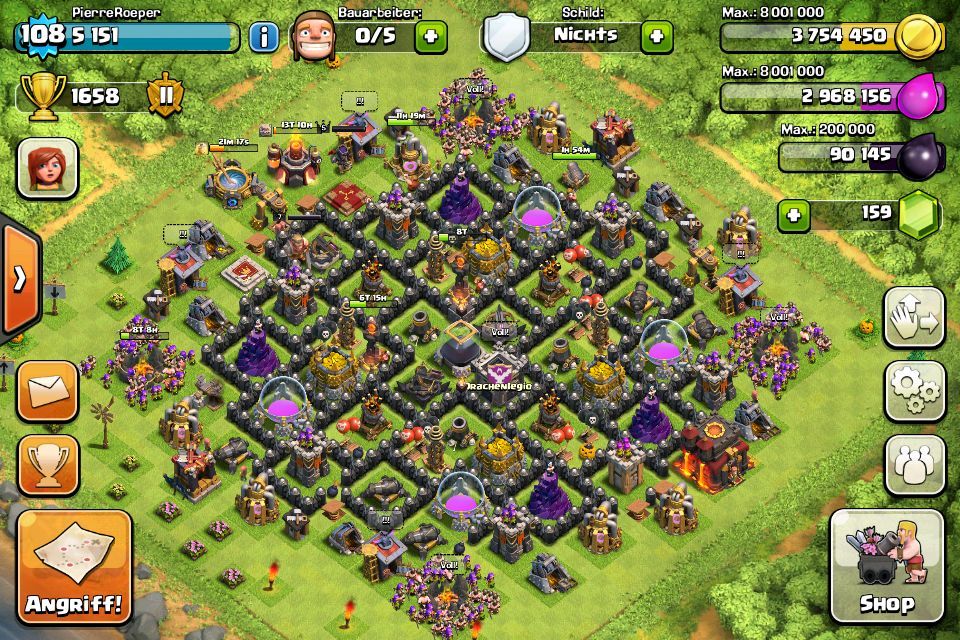Image resolution: width=960 pixels, height=640 pixels.
Task: Open the blue info button
Action: coord(264,38)
